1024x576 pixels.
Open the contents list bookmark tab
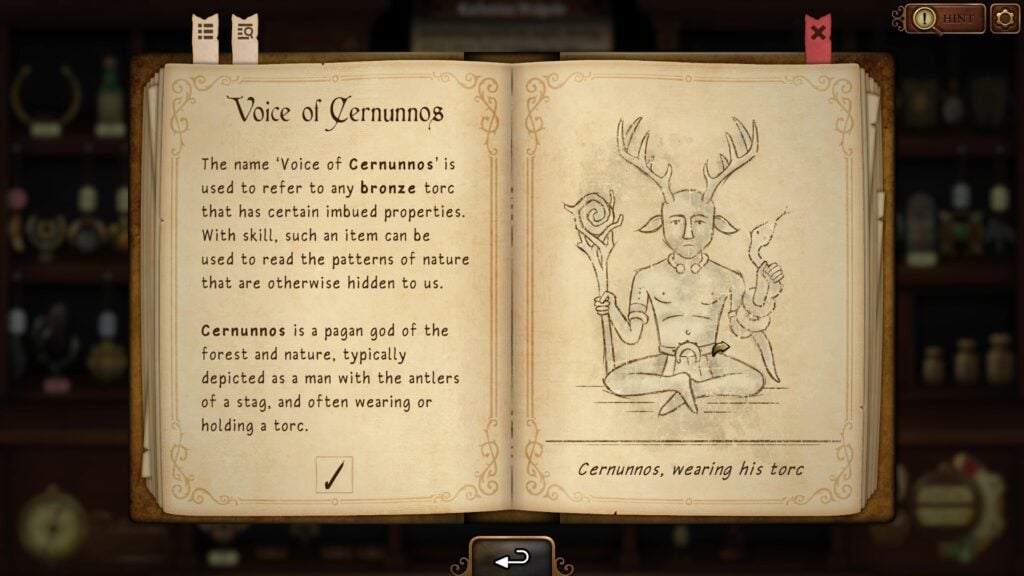205,34
